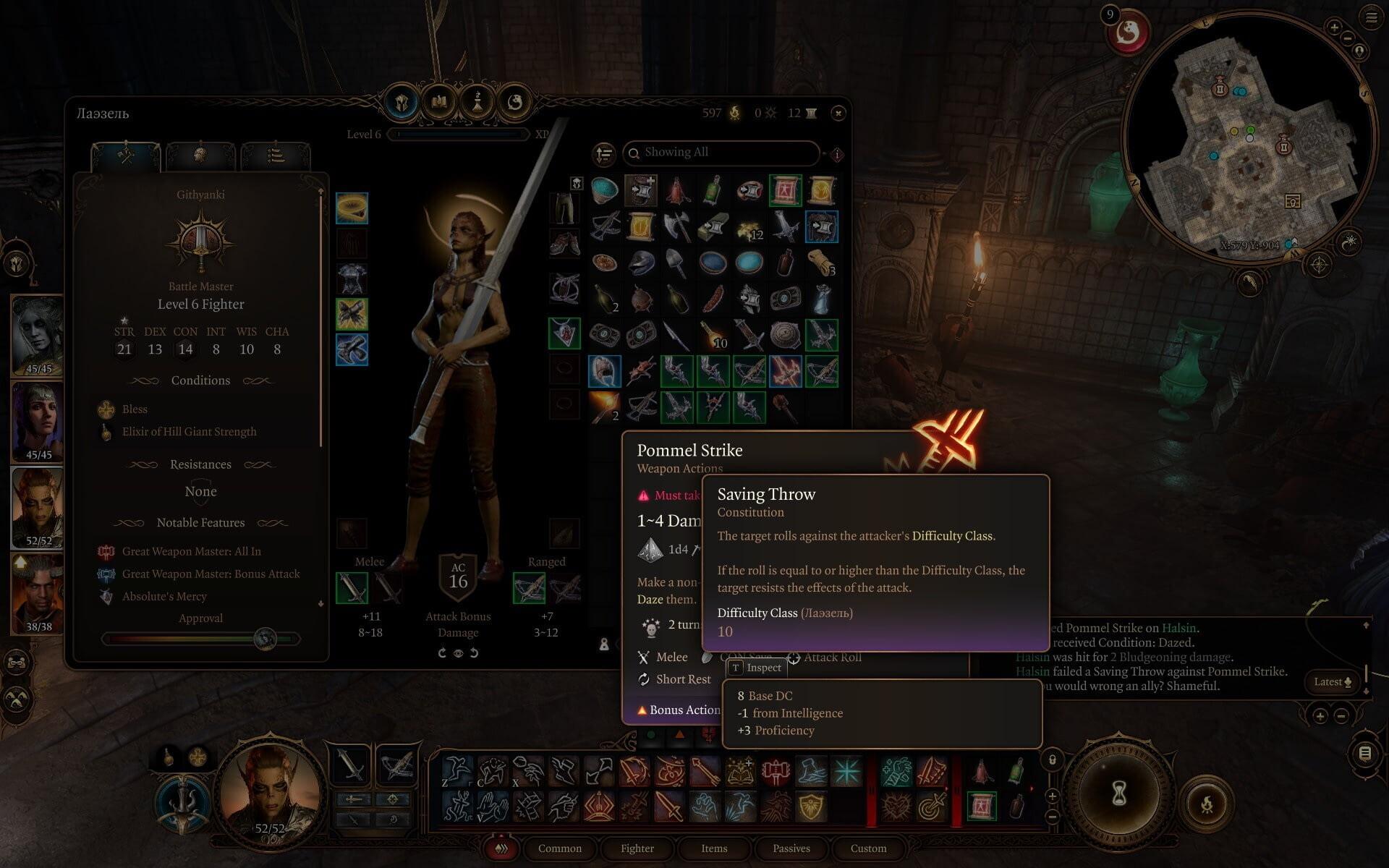Click the Latest combat log button
Image resolution: width=1389 pixels, height=868 pixels.
point(1333,681)
